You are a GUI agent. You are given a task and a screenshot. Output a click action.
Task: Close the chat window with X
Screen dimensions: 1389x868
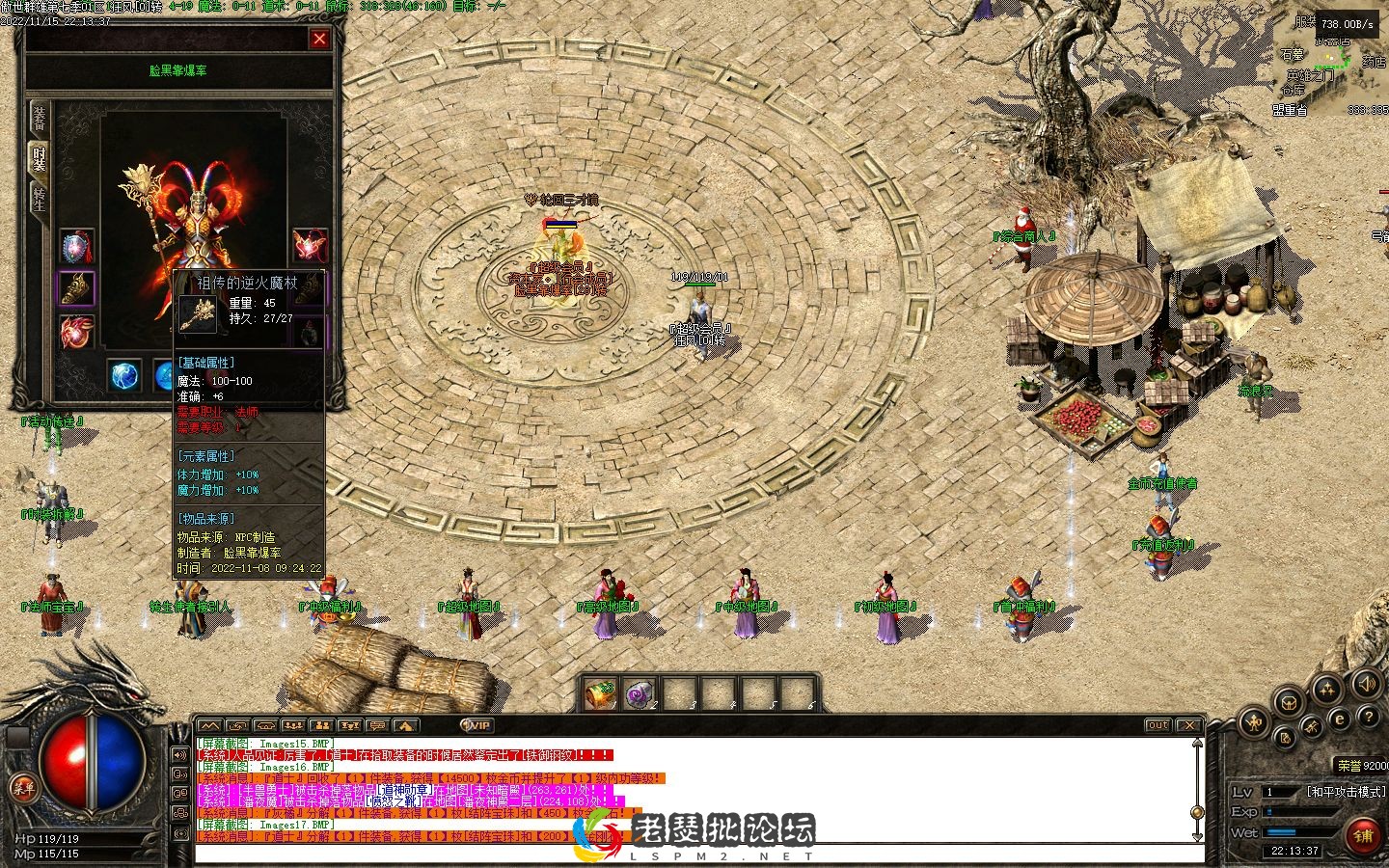[x=1189, y=725]
